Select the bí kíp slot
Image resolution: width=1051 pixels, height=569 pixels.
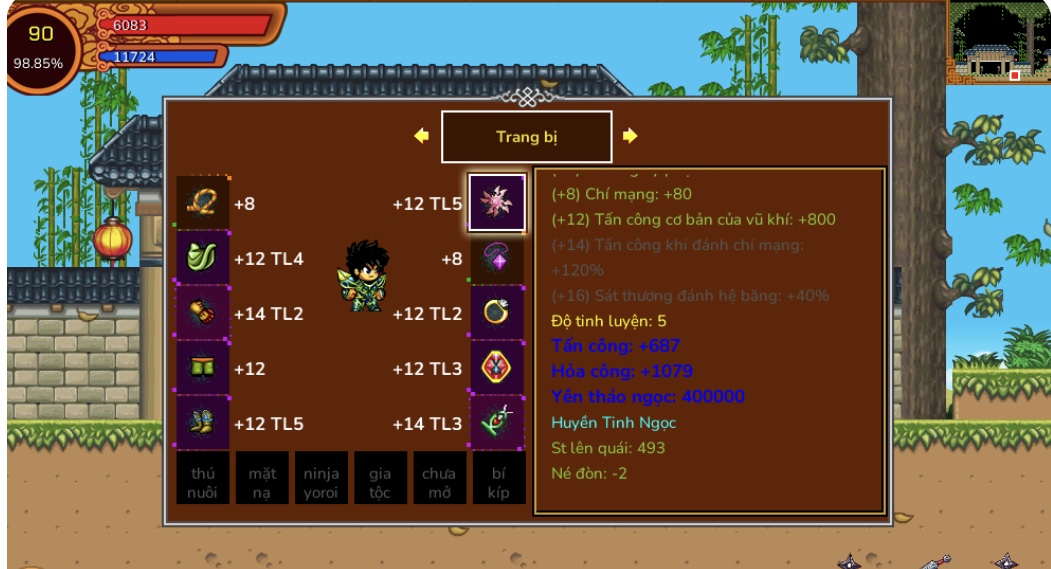(498, 480)
